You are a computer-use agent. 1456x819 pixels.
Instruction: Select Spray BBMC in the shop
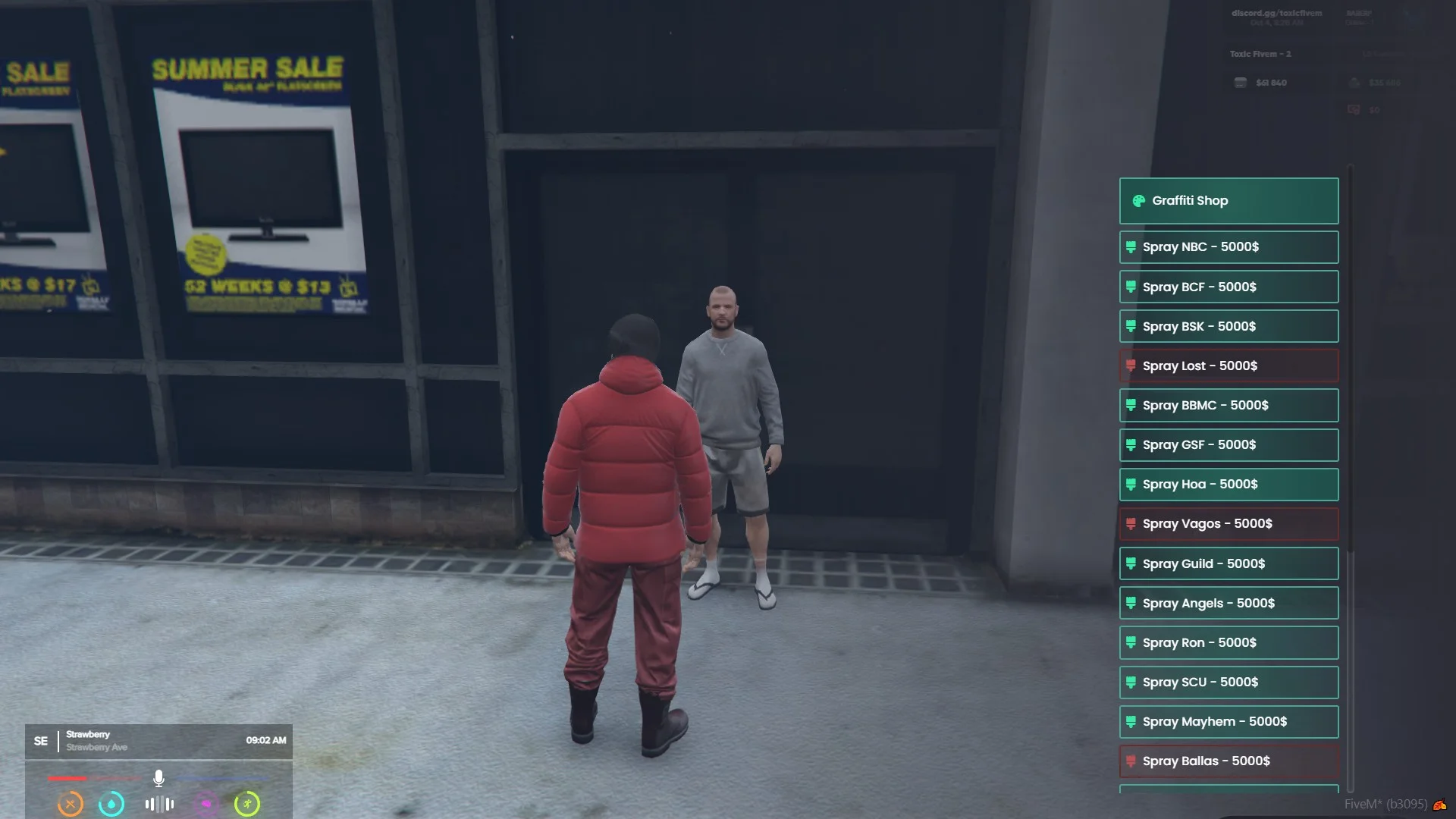(x=1228, y=405)
